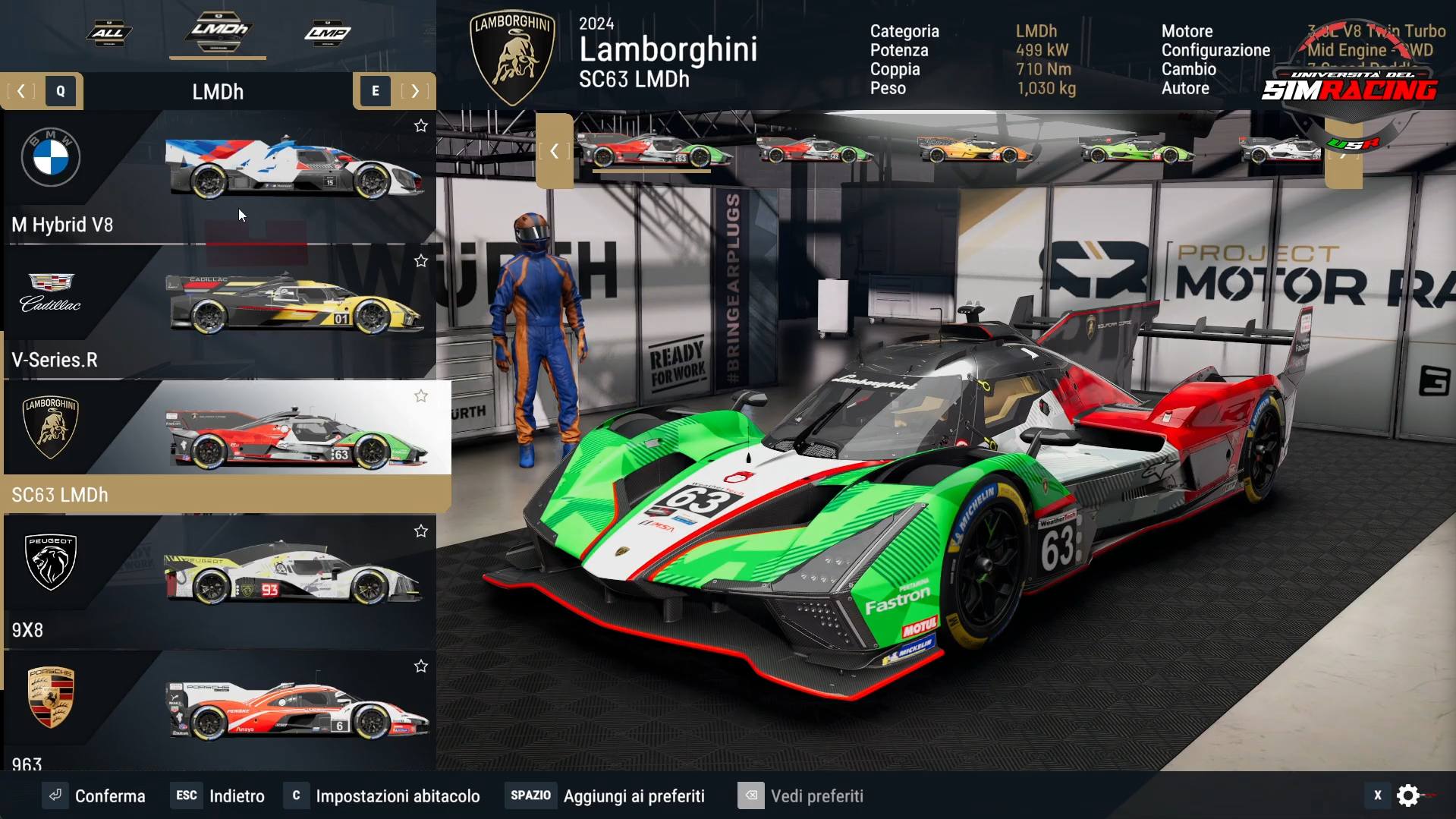This screenshot has width=1456, height=819.
Task: Confirm the car with Conferma
Action: pyautogui.click(x=94, y=795)
